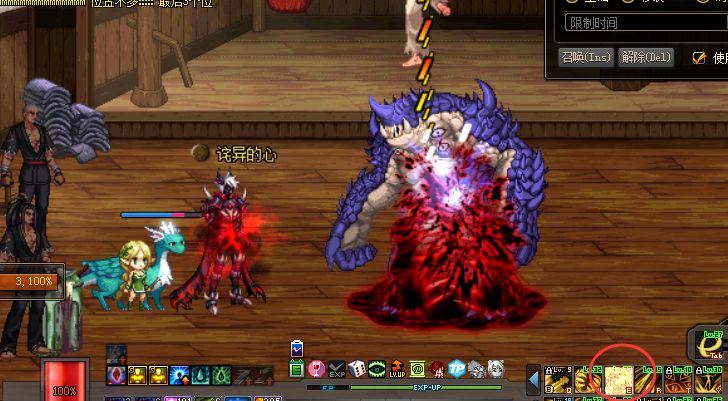
Task: Toggle the orange checkbox beside the 解除 button
Action: (x=699, y=58)
